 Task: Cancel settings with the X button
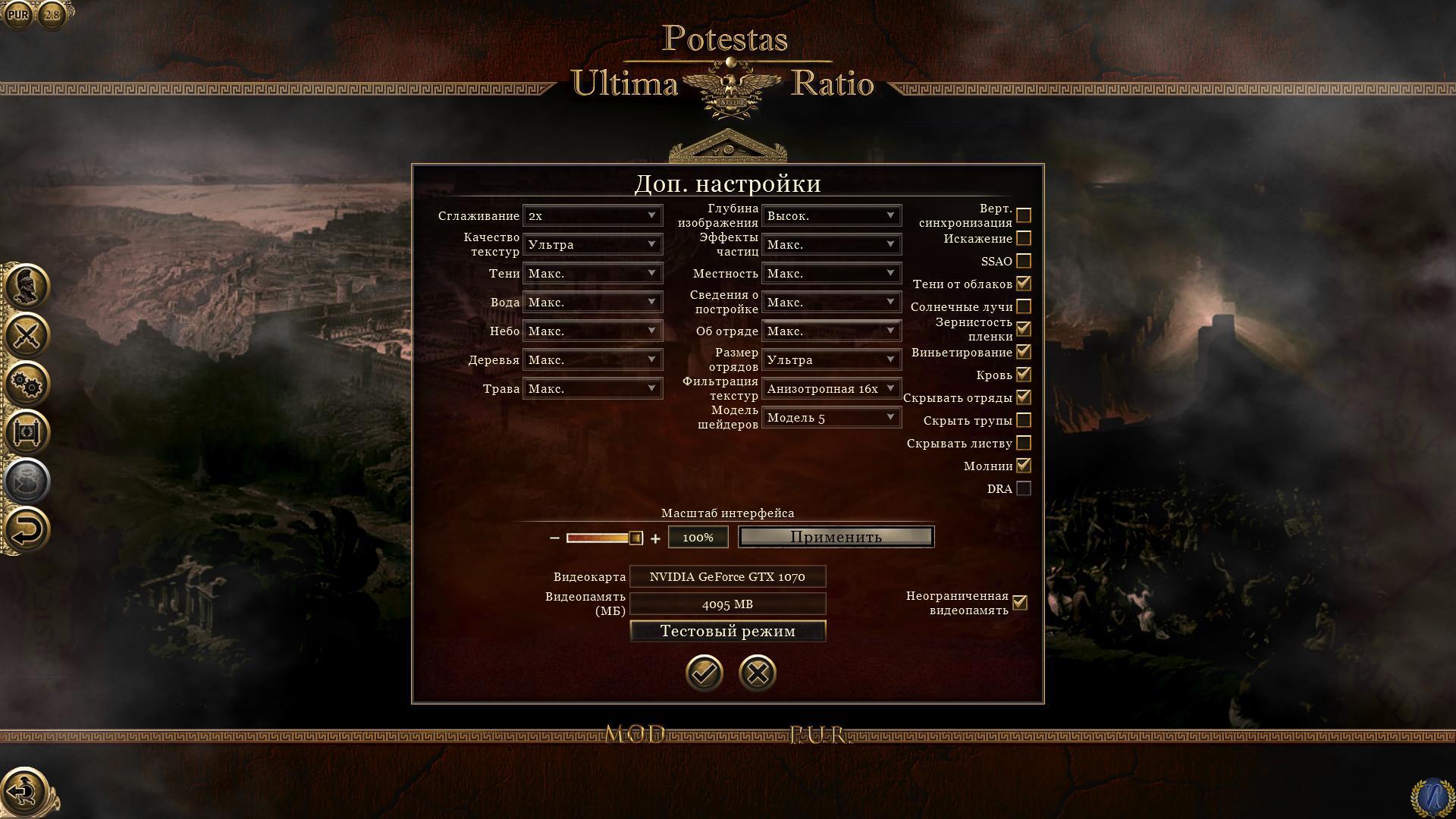(x=757, y=673)
